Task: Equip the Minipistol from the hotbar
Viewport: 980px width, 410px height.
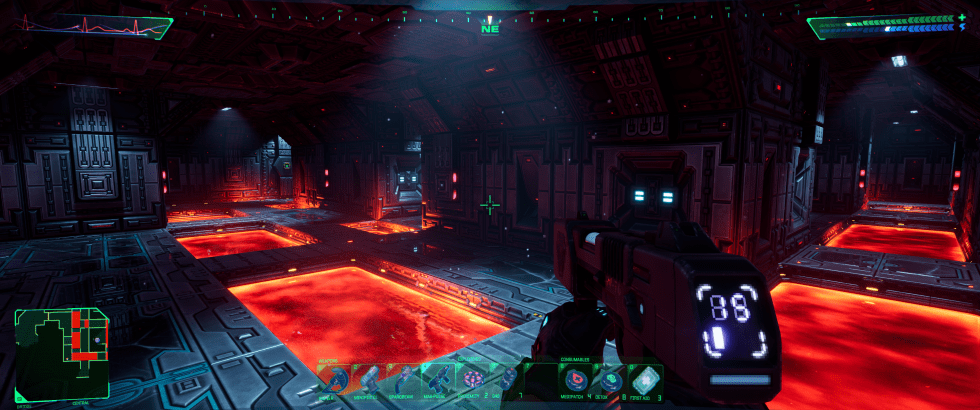Action: pos(367,379)
